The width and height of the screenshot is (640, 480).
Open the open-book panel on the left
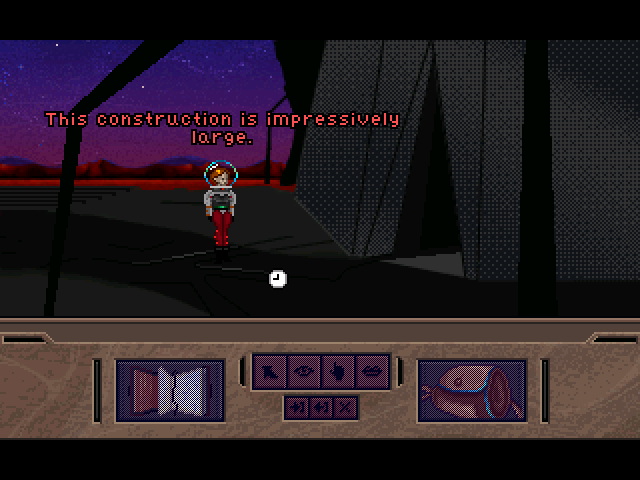point(170,390)
